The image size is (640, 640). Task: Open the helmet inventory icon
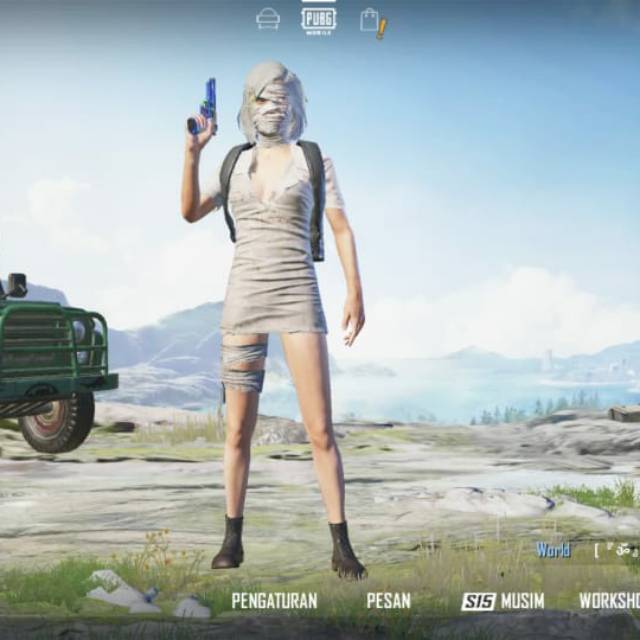click(268, 18)
